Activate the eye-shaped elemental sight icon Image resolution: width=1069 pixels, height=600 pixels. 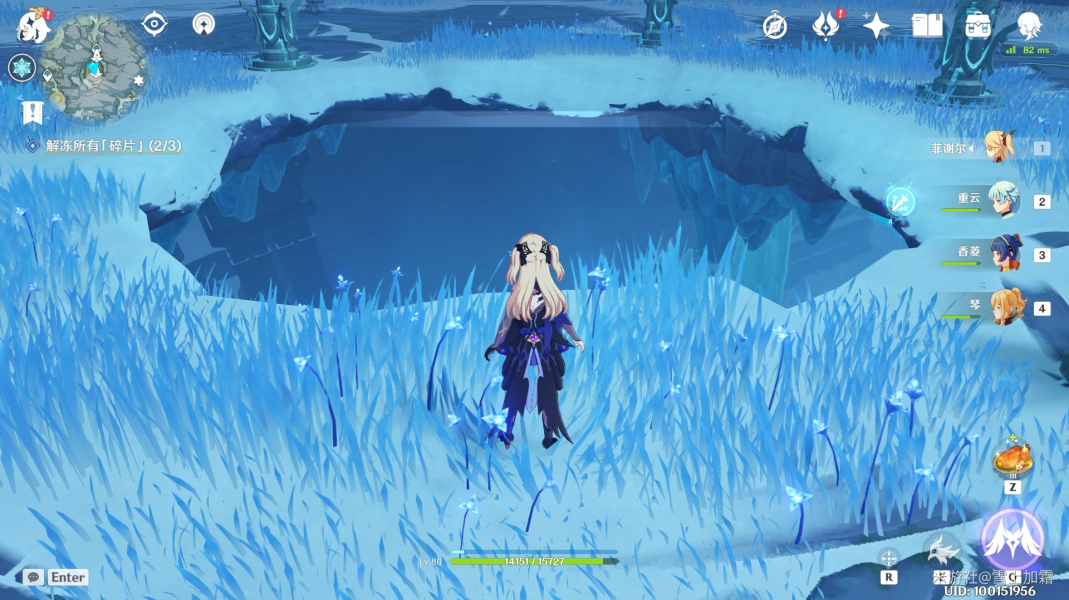(x=154, y=24)
